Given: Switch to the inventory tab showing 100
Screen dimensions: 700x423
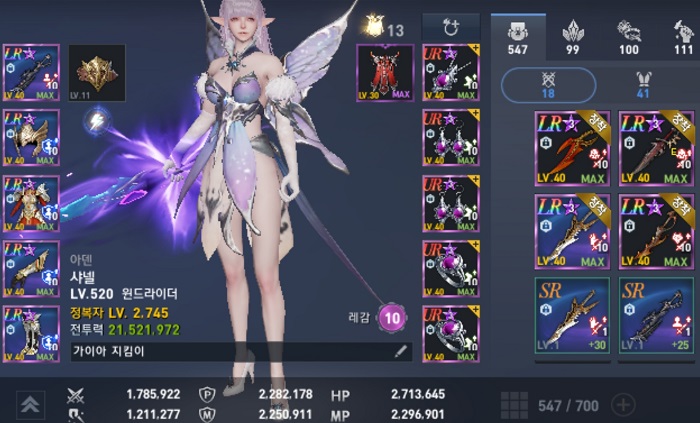Looking at the screenshot, I should tap(629, 36).
